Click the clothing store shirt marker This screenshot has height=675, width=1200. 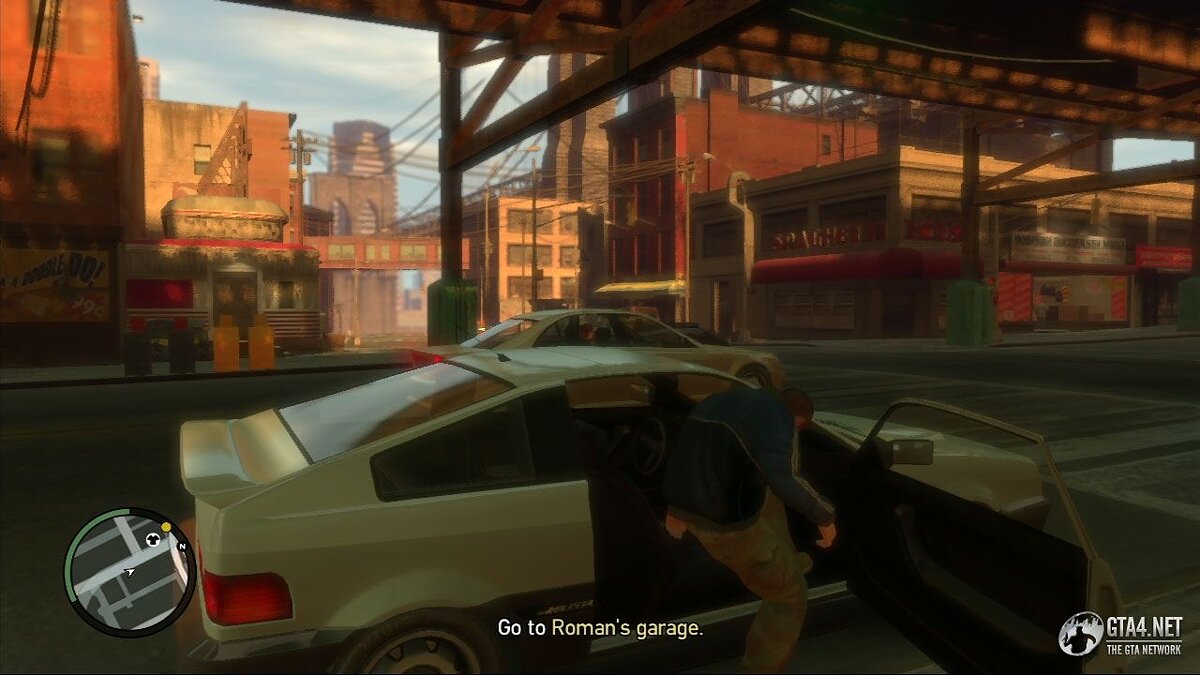(152, 539)
